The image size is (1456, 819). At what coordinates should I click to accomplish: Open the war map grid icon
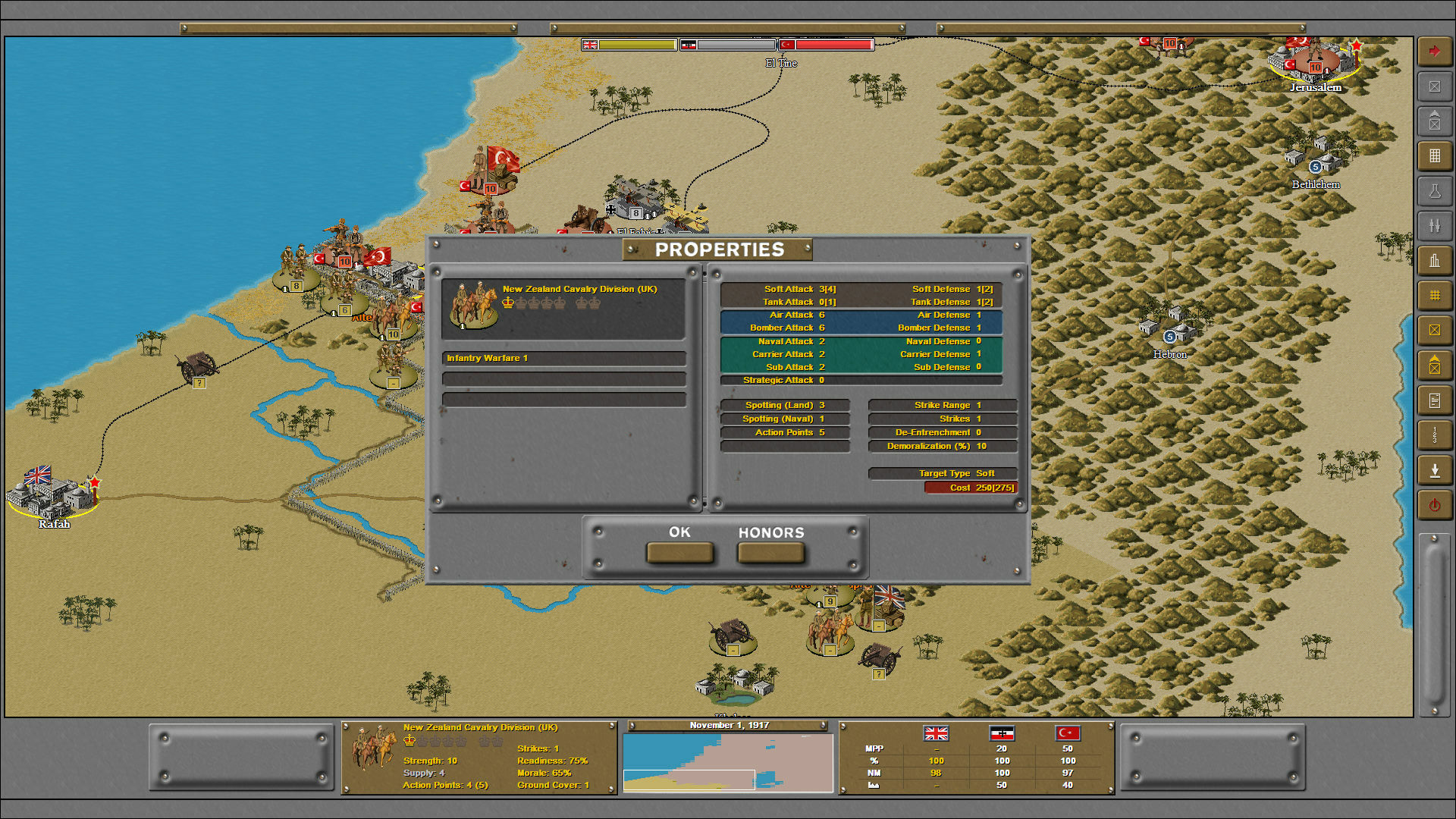1435,155
